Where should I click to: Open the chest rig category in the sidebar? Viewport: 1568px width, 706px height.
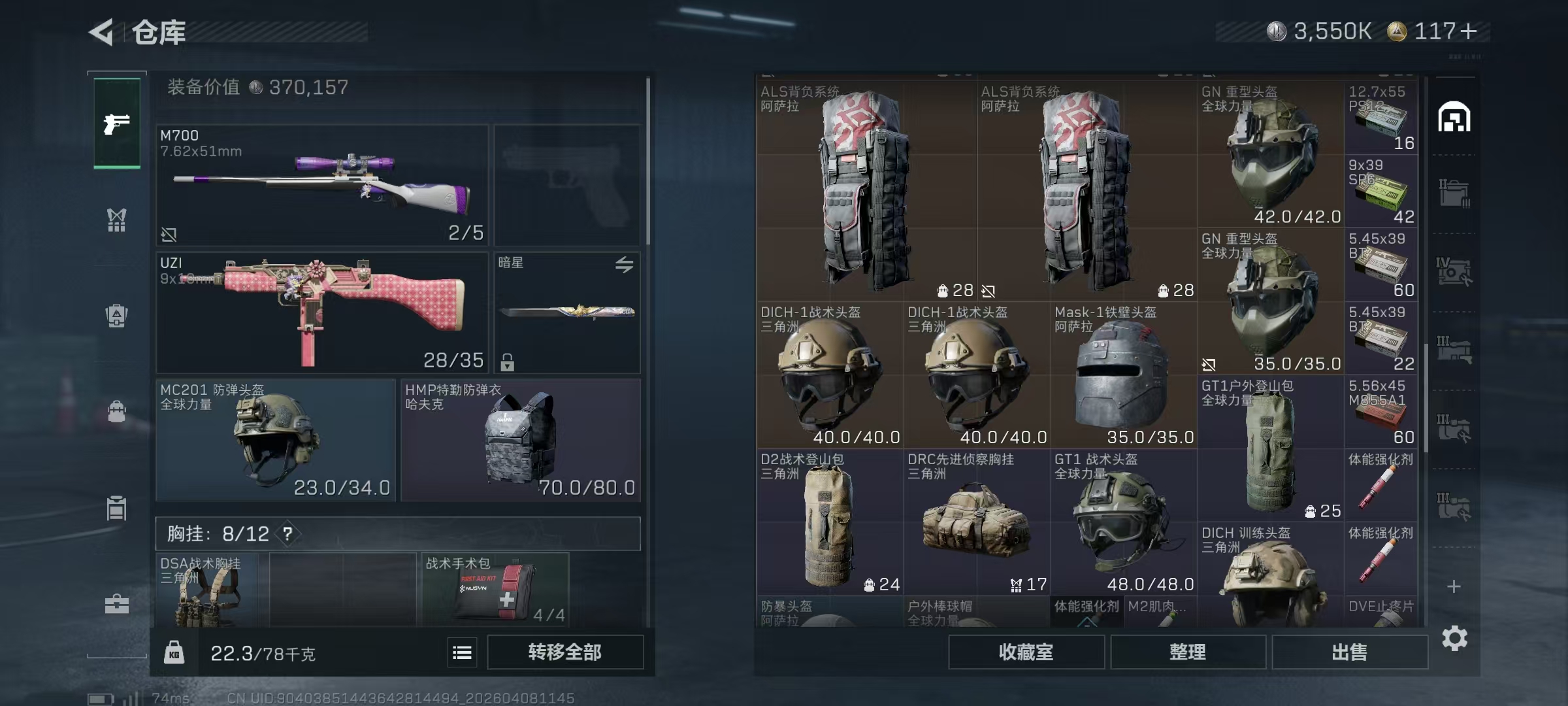(x=116, y=220)
